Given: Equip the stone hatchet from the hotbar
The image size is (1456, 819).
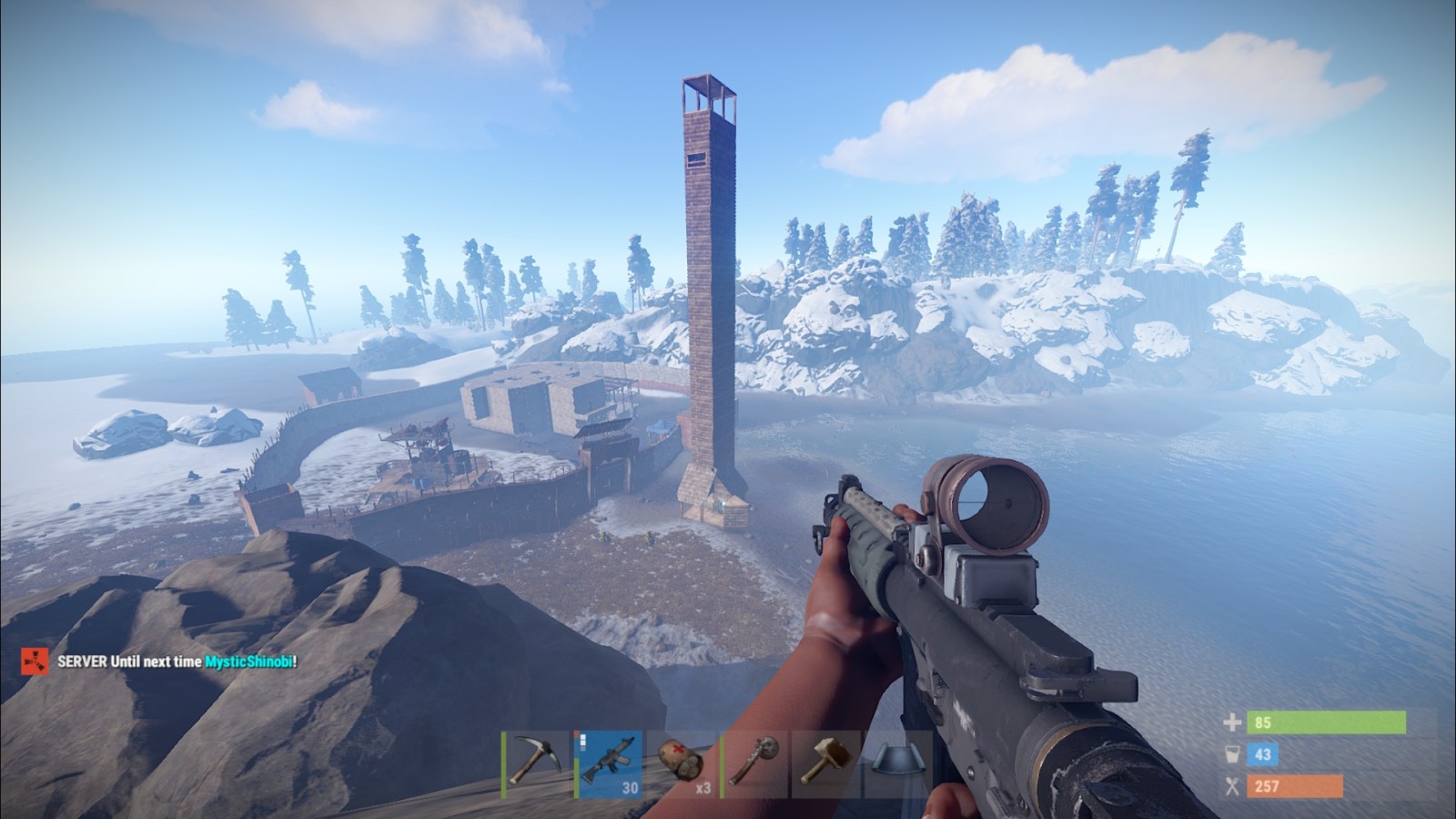Looking at the screenshot, I should 754,763.
